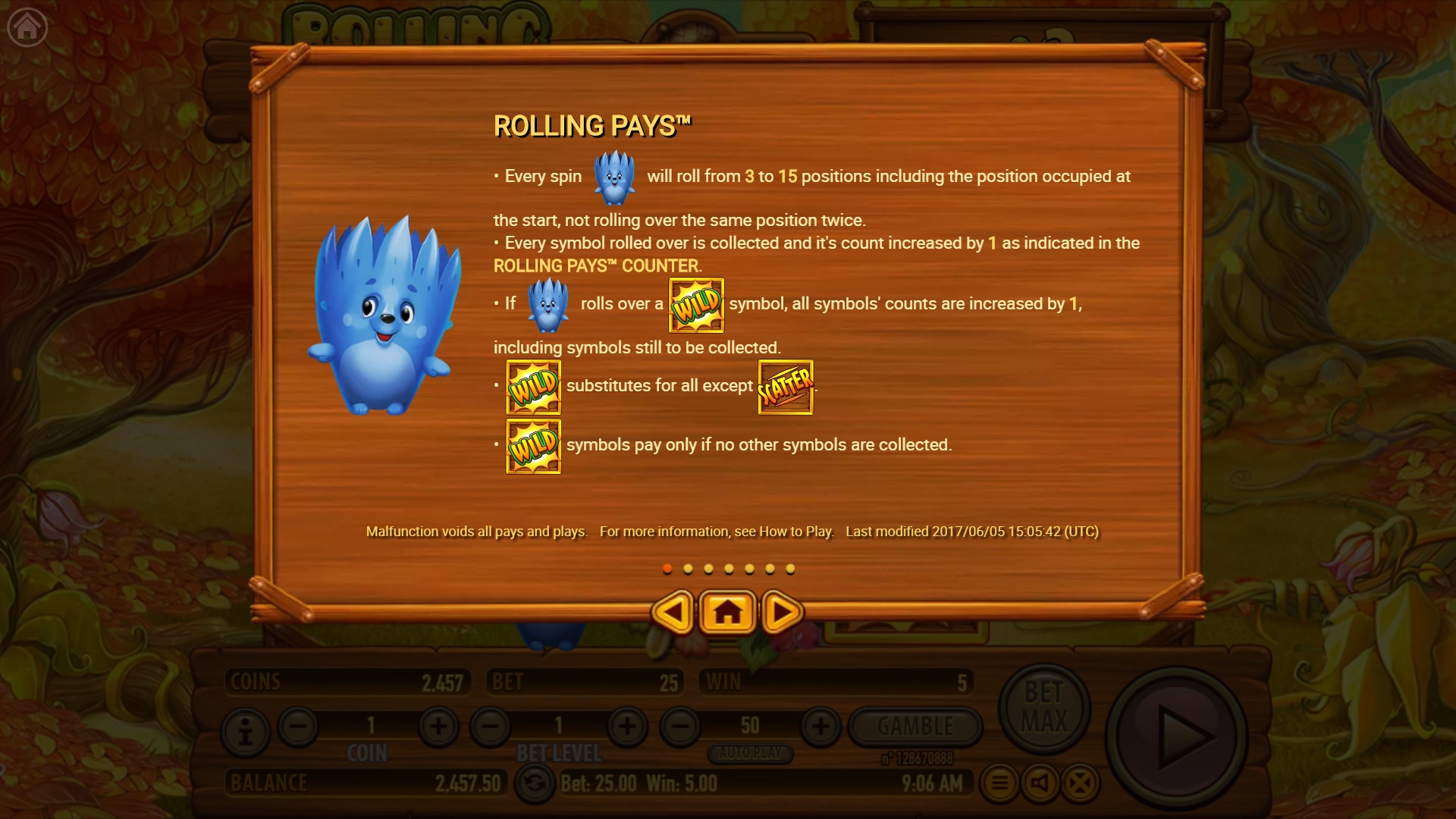Go to the next paytable page arrow

(x=782, y=612)
